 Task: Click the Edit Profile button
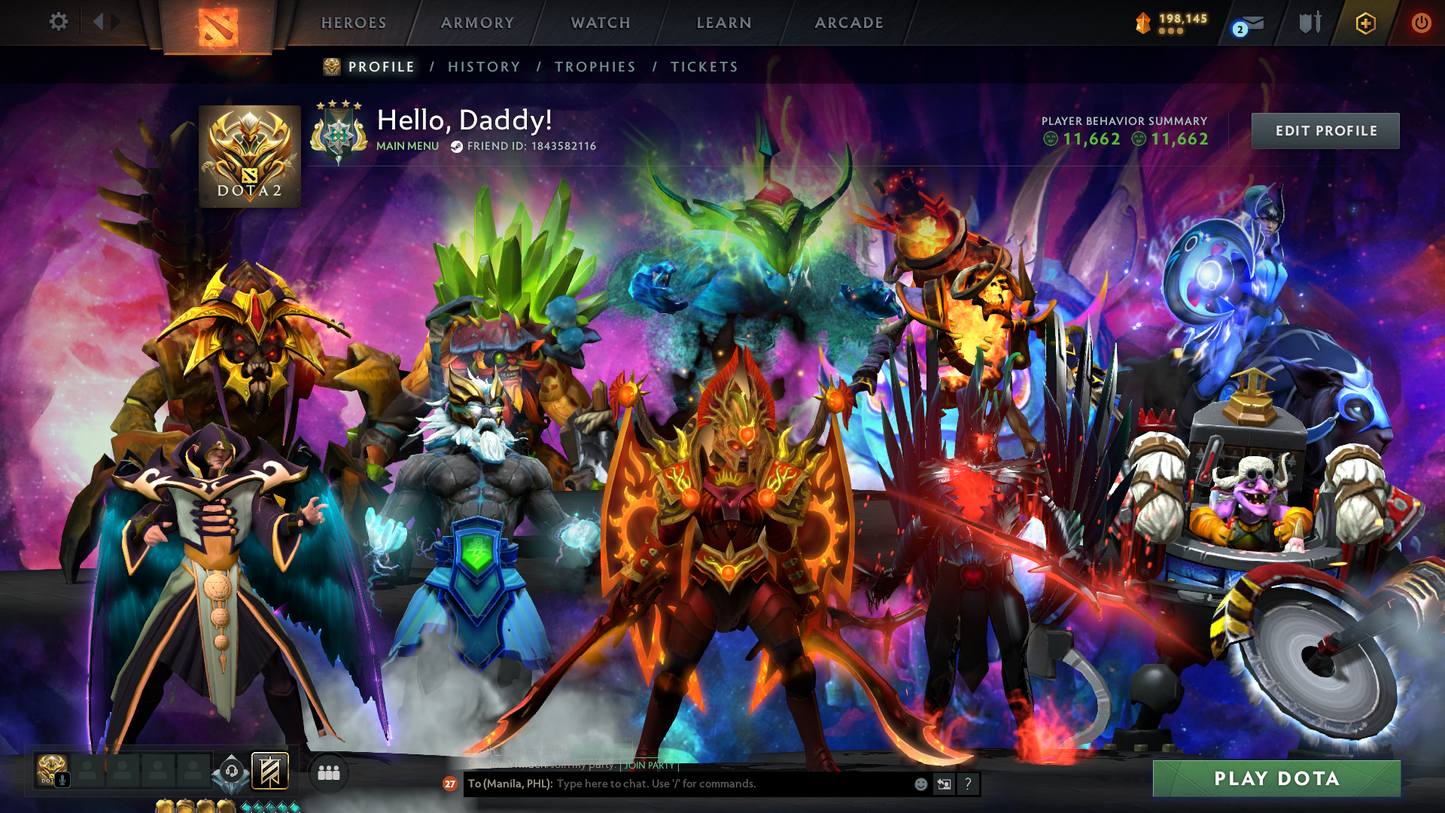[x=1325, y=131]
